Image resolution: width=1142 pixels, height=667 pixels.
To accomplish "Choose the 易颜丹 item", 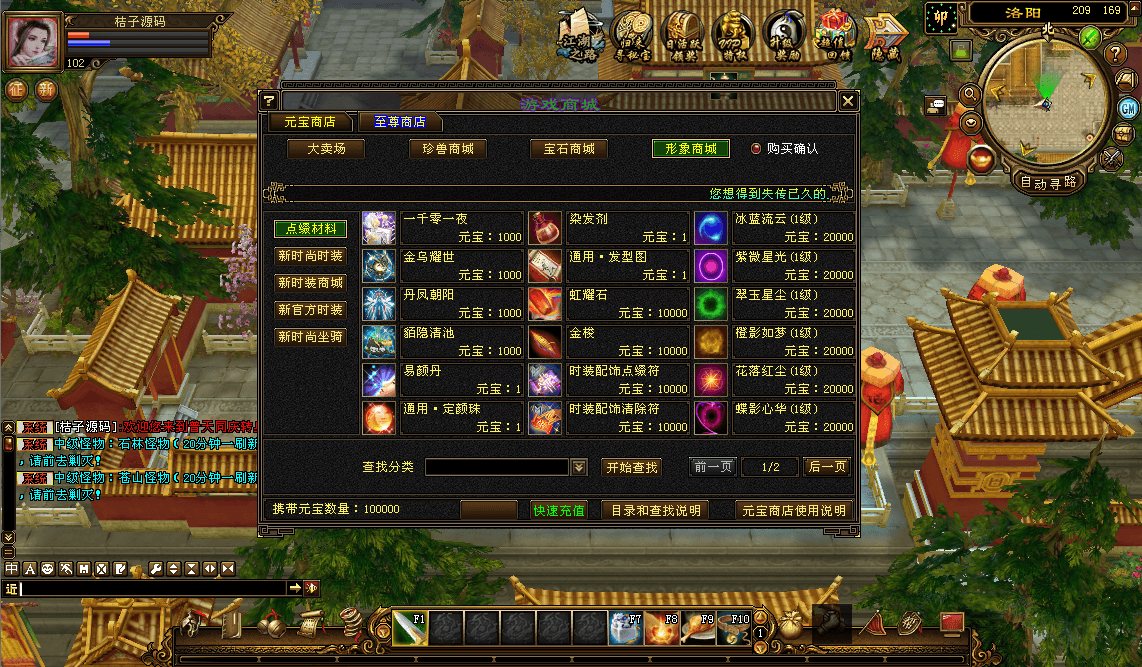I will coord(442,380).
